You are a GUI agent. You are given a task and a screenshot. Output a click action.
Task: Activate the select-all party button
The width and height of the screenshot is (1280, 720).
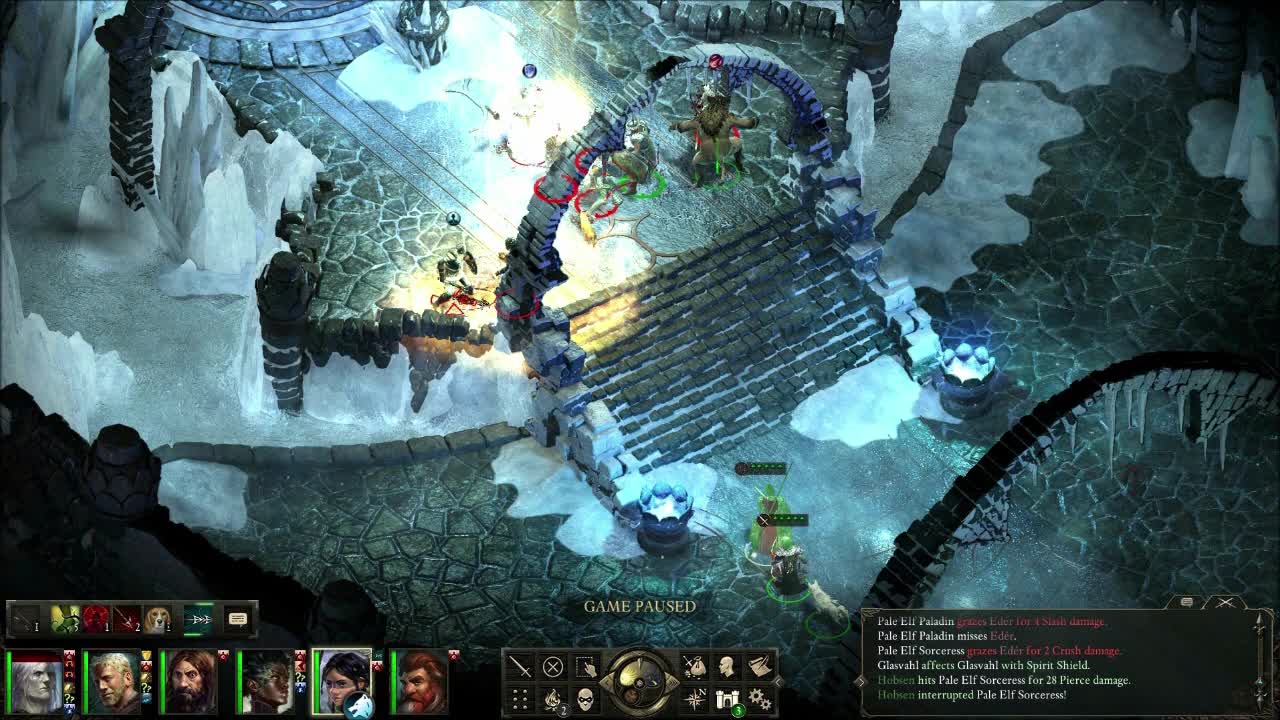(585, 666)
